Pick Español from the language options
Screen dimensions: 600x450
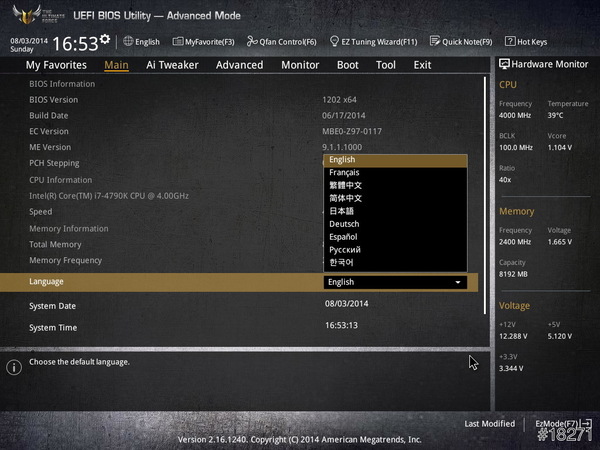[345, 237]
